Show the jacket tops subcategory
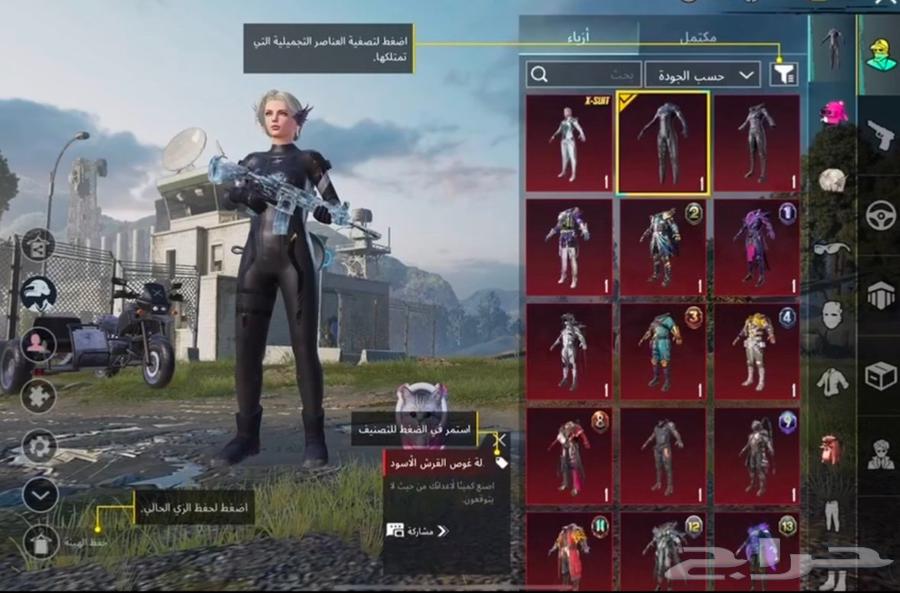 pyautogui.click(x=832, y=380)
